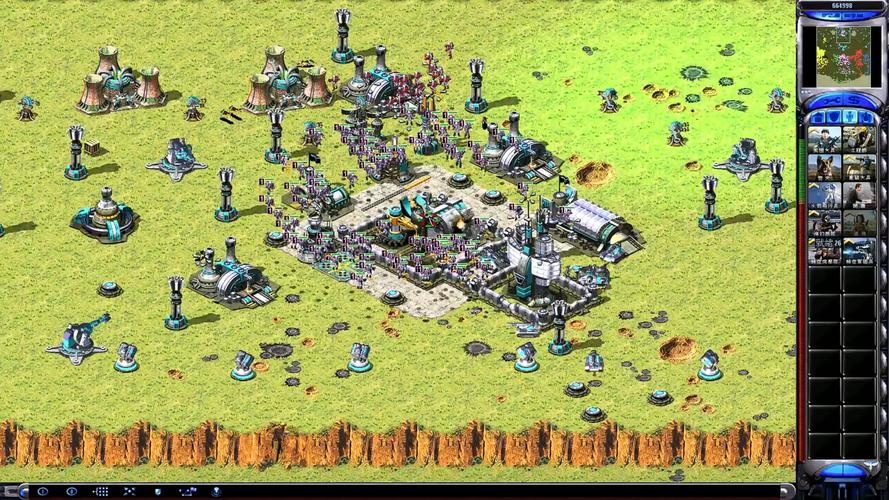The image size is (889, 500).
Task: Click the deploy crossed-arrows button
Action: pos(130,492)
